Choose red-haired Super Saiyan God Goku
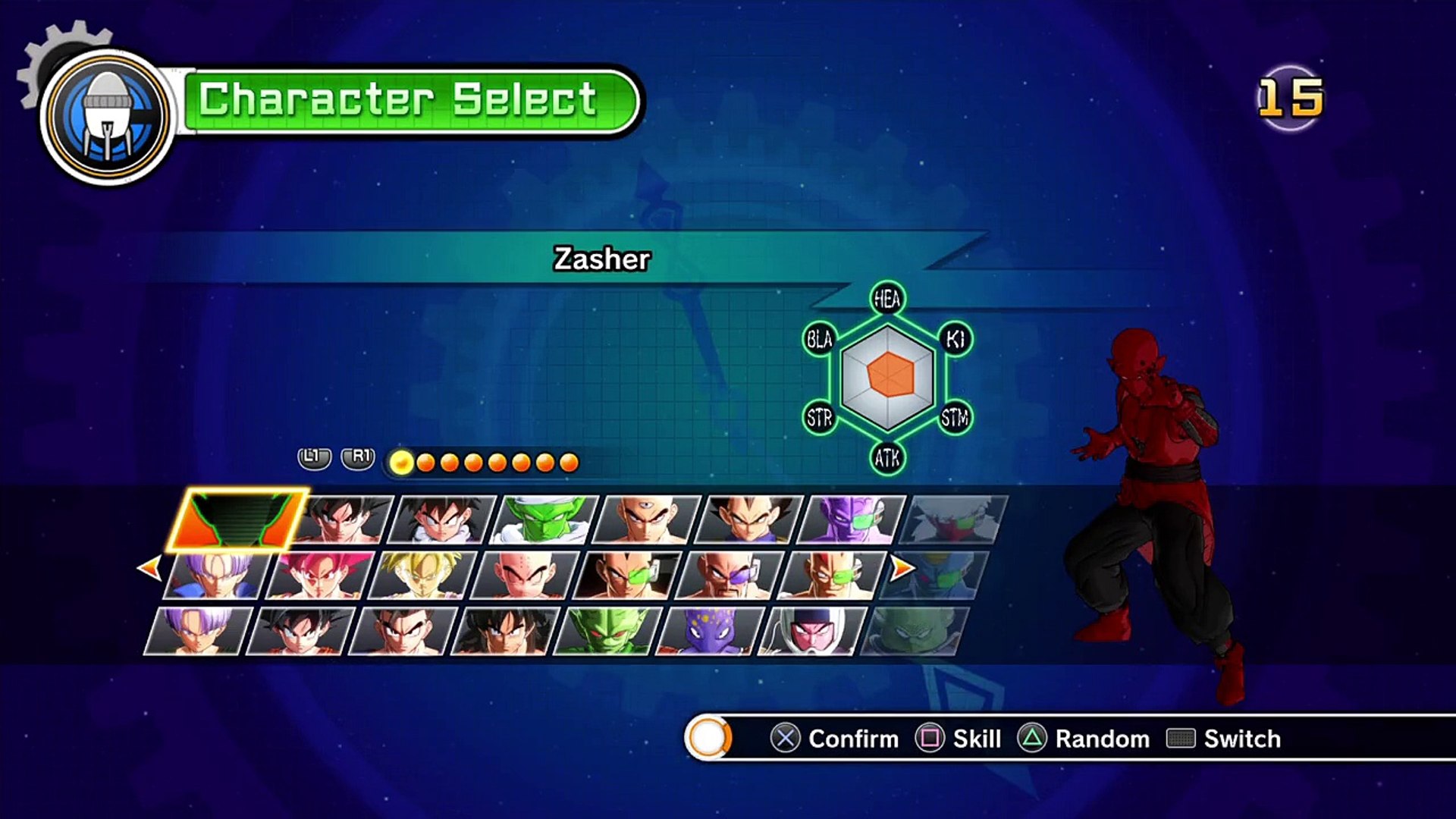1456x819 pixels. 320,576
